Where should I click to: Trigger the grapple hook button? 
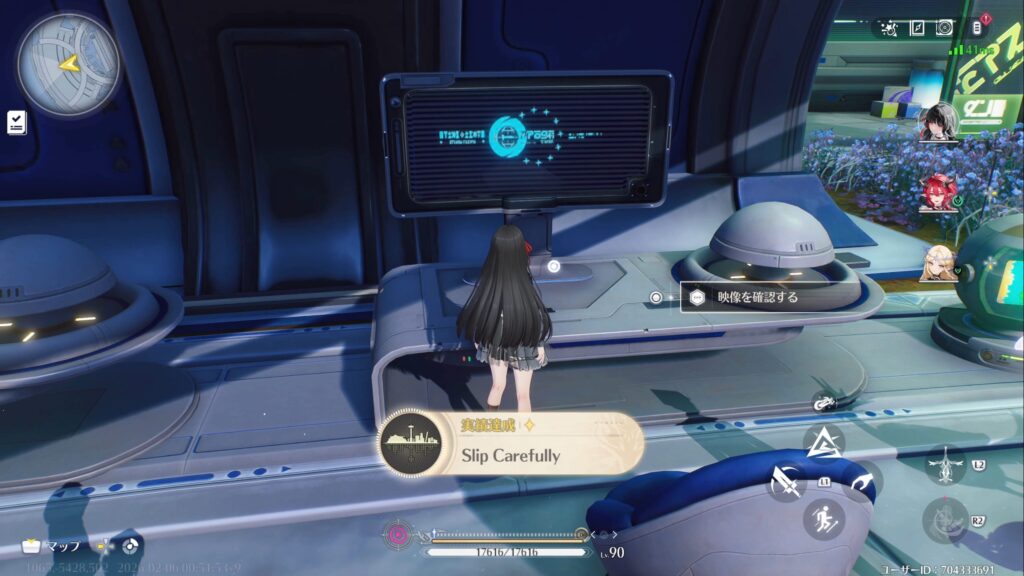tap(859, 483)
